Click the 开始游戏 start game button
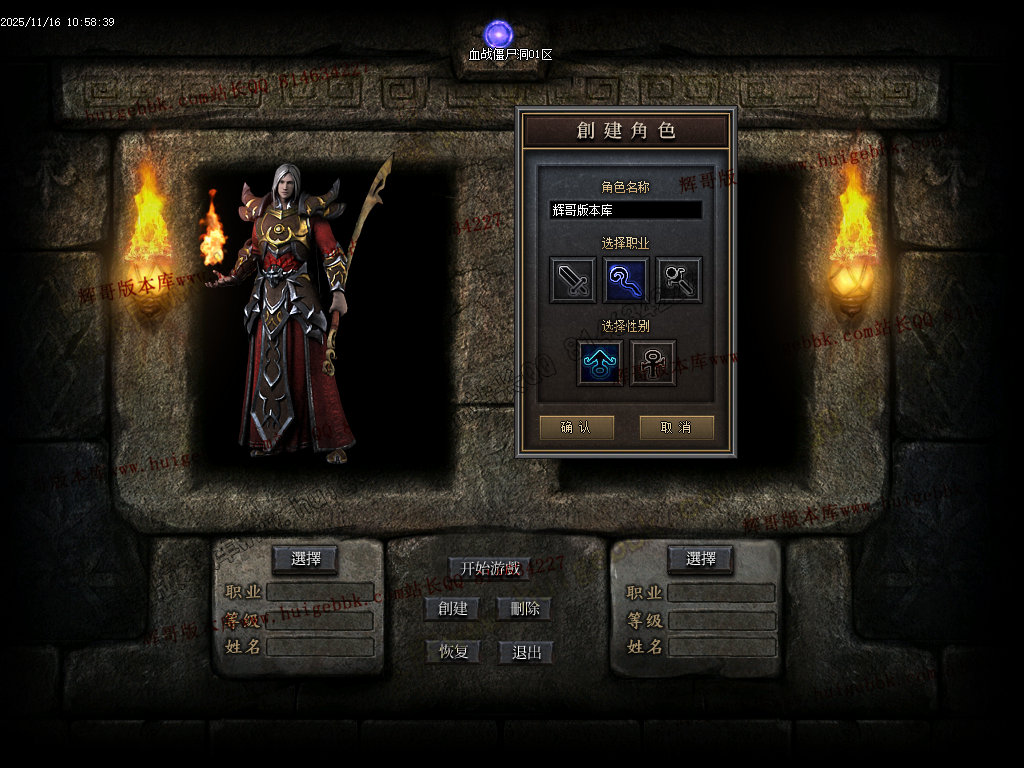Screen dimensions: 1024x768 [x=490, y=569]
